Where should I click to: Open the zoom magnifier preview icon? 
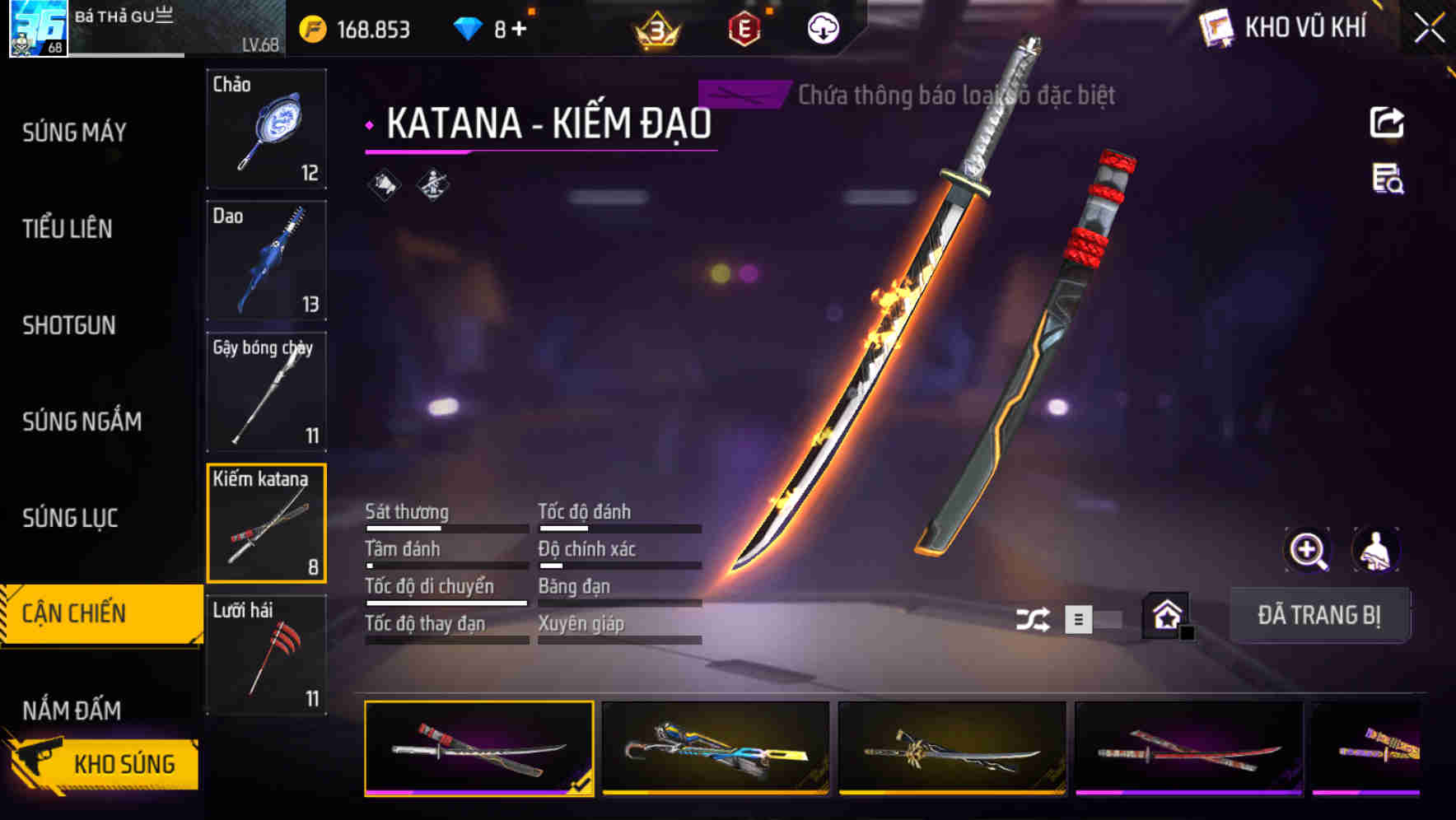point(1308,550)
